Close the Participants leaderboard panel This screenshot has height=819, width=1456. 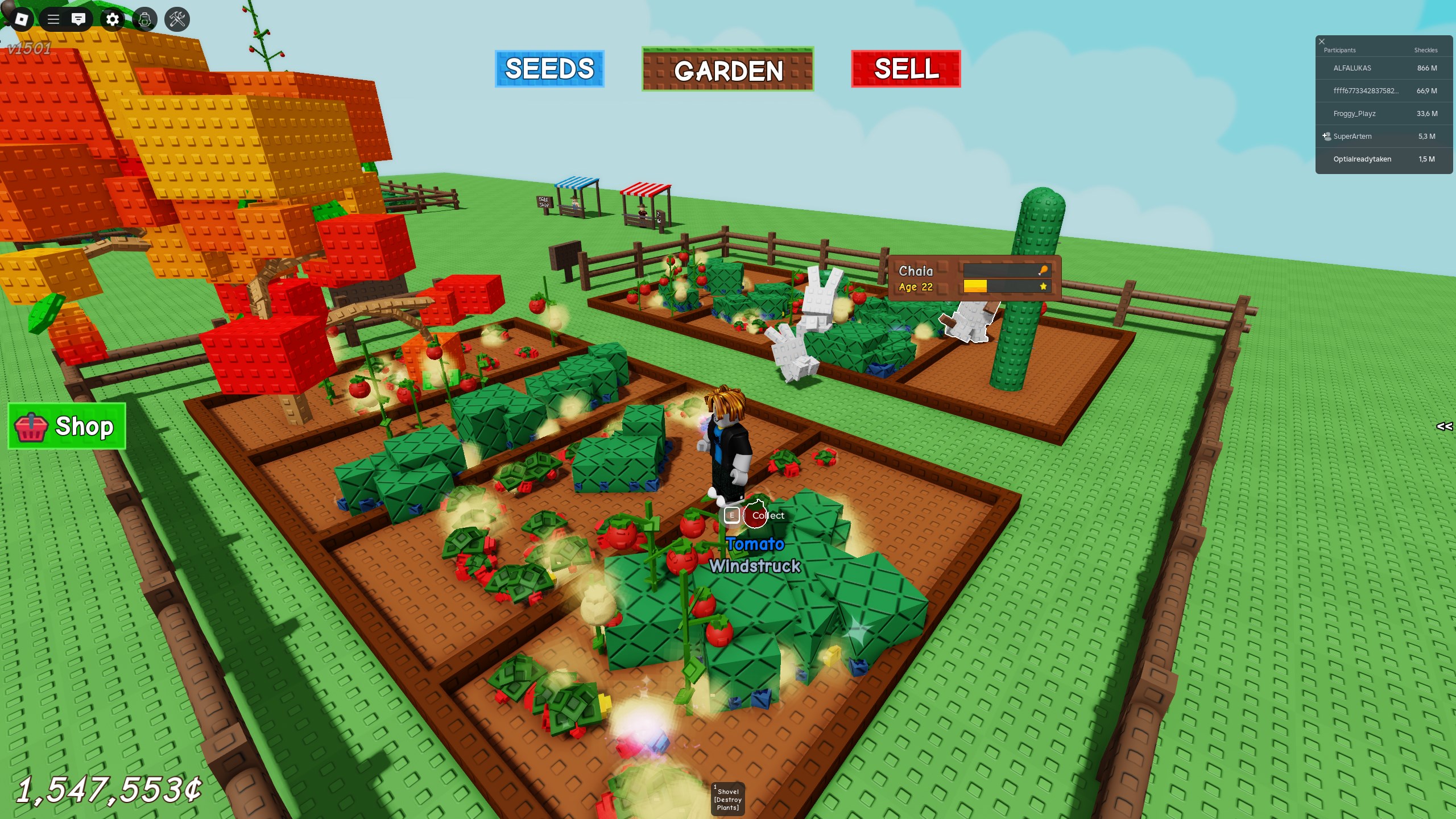1322,41
